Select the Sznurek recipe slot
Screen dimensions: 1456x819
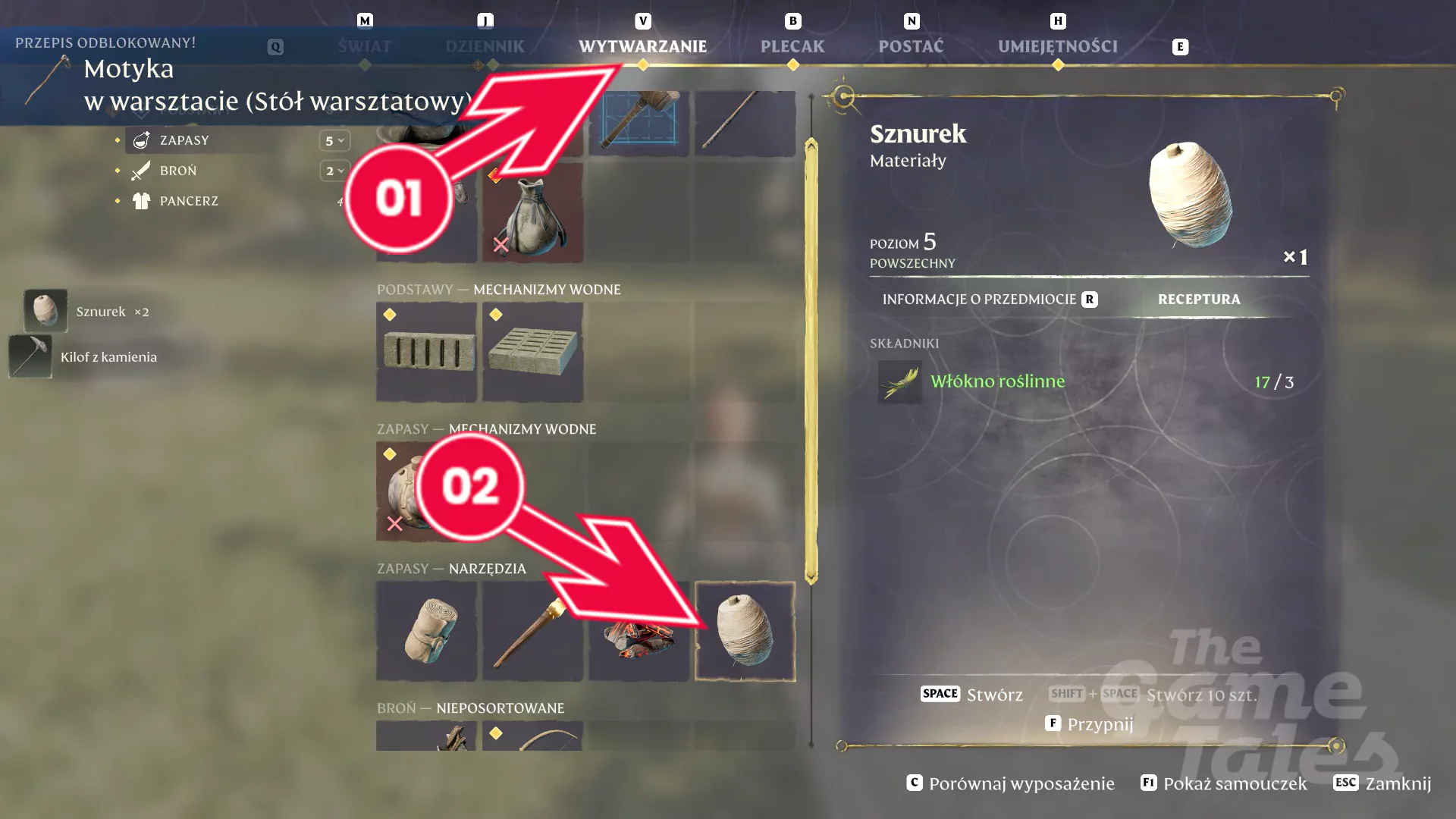pos(745,631)
